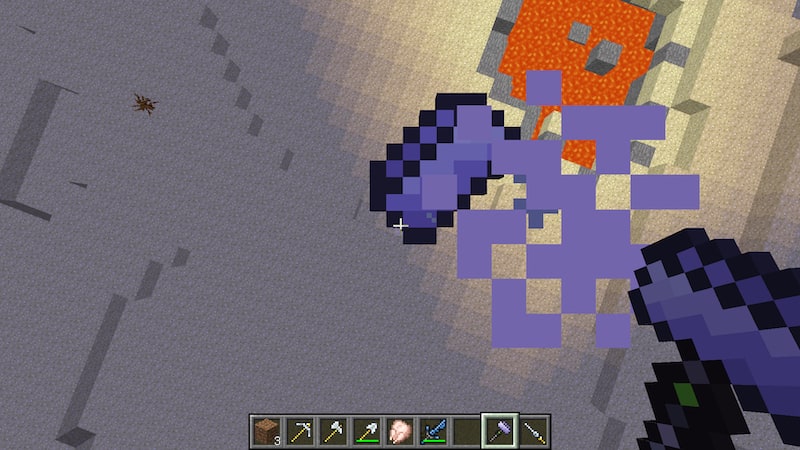Click the highlighted purple hammer slot

pyautogui.click(x=500, y=429)
